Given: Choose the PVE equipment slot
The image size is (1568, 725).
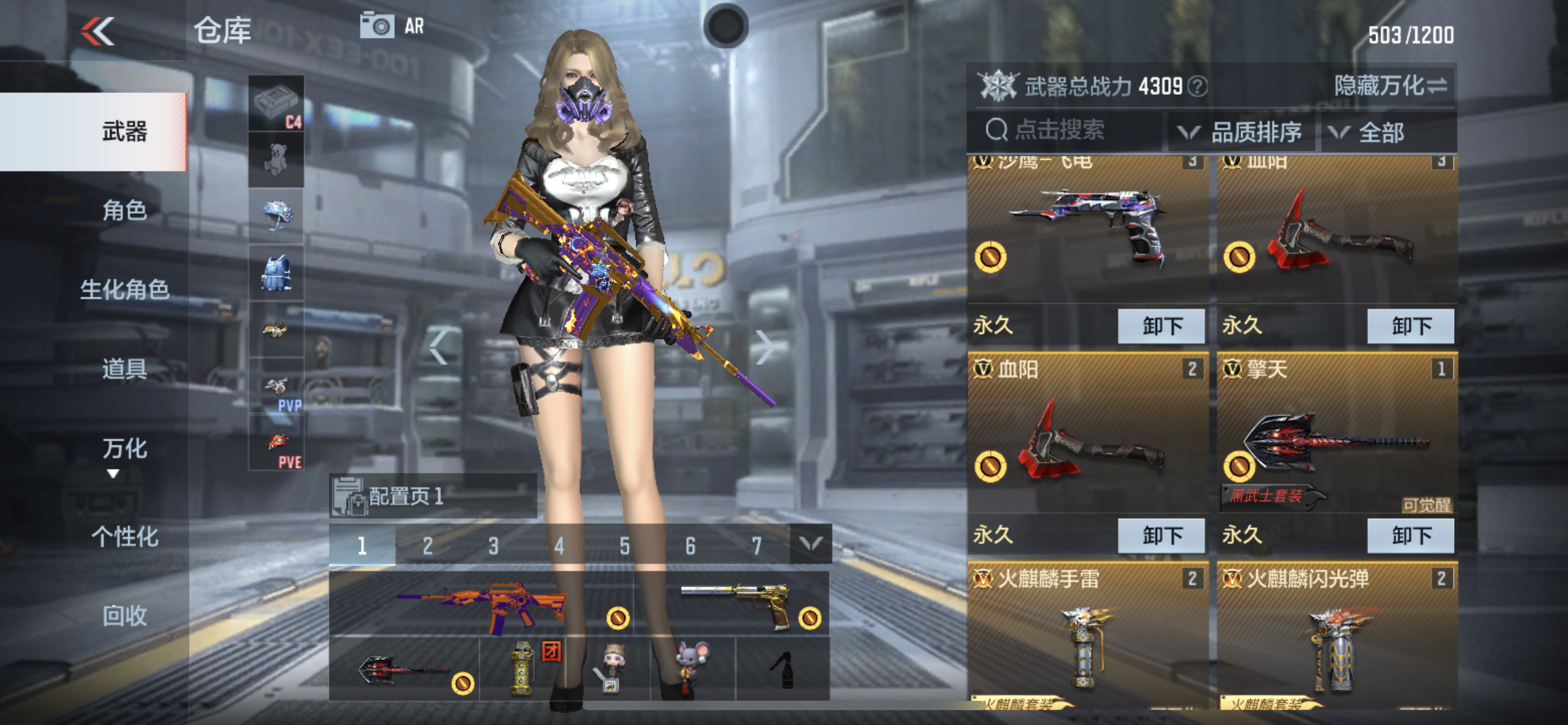Looking at the screenshot, I should 276,444.
